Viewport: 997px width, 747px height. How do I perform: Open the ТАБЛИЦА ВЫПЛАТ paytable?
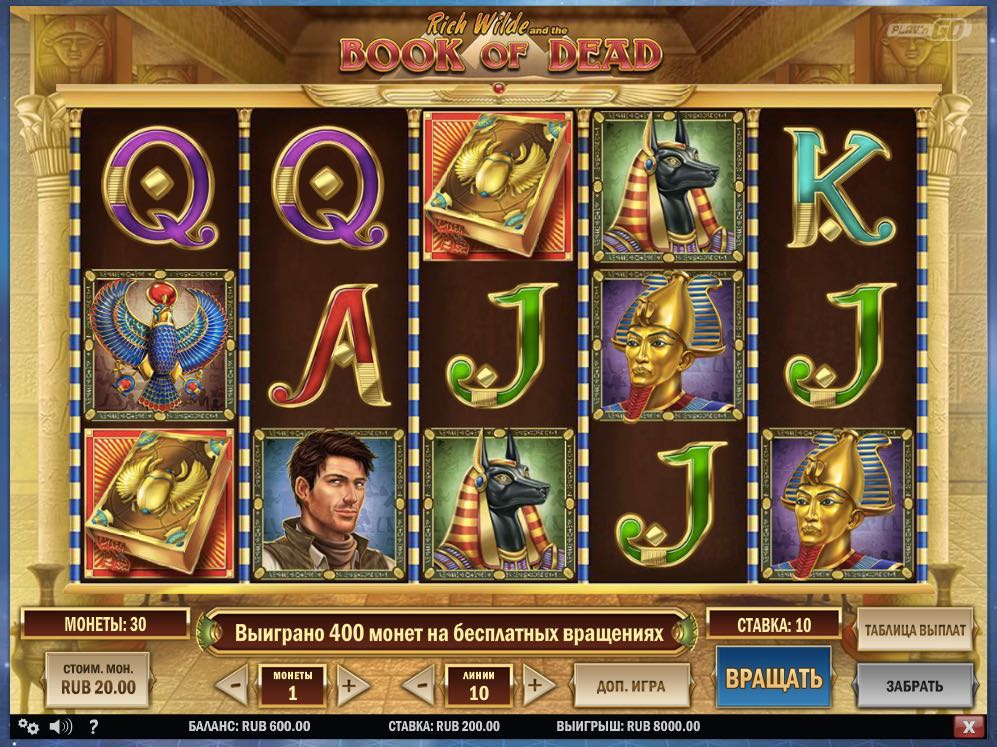[915, 630]
